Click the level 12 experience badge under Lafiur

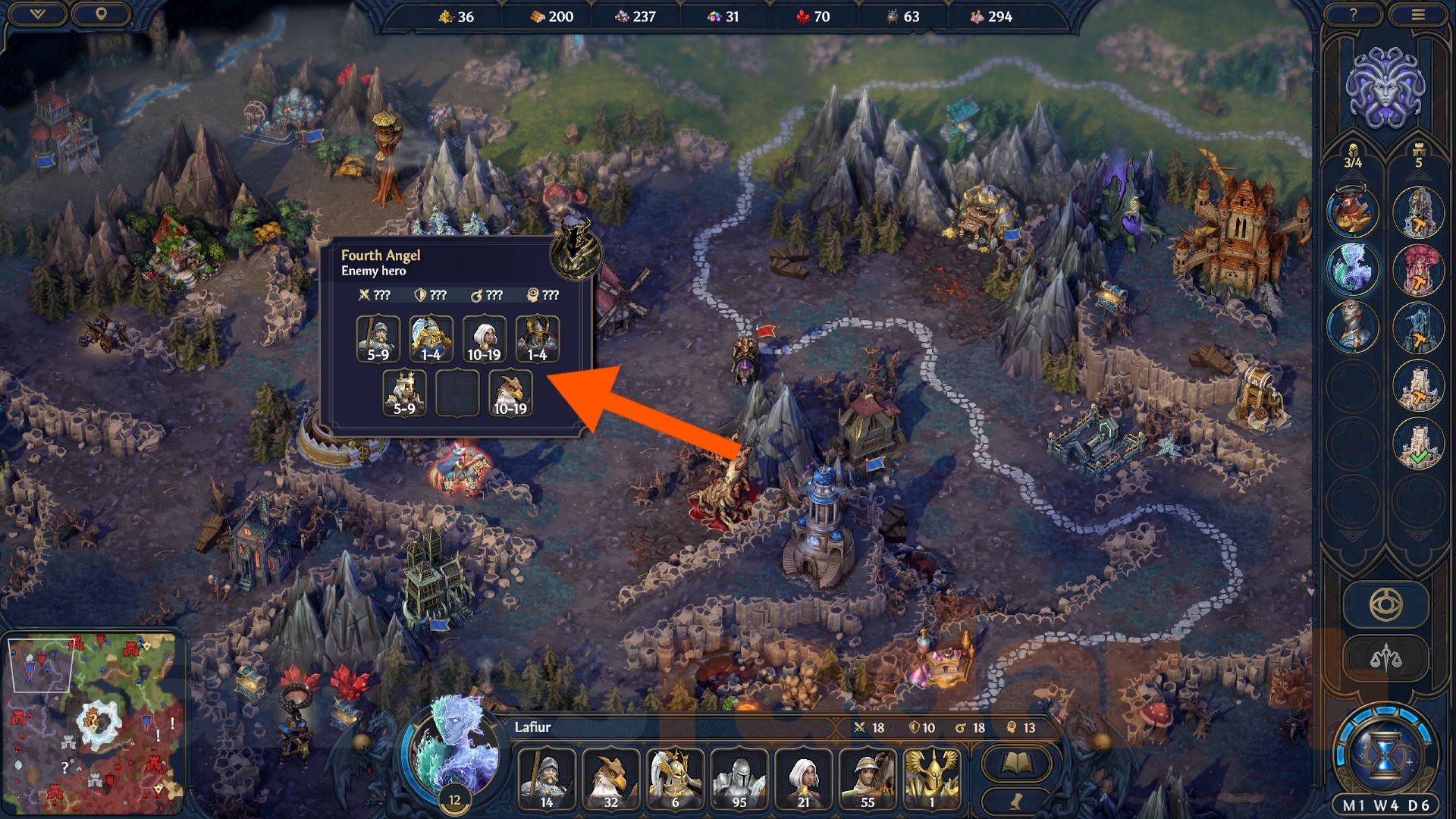pos(455,798)
